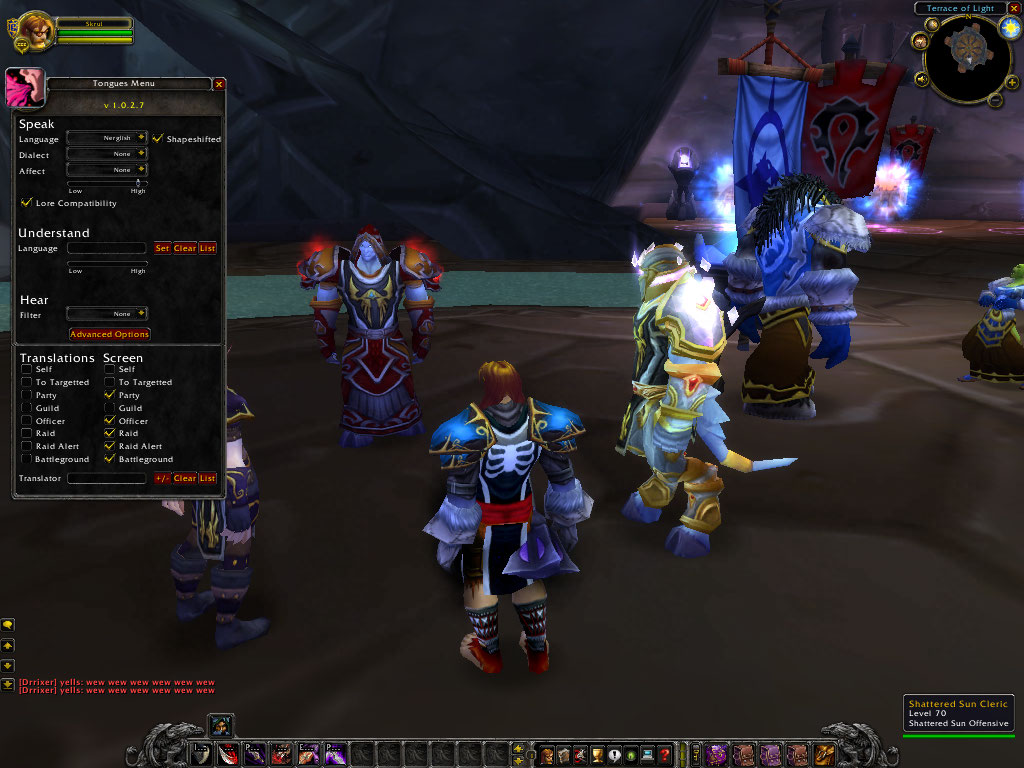Toggle the Shapeshifted checkbox
Viewport: 1024px width, 768px height.
coord(158,138)
